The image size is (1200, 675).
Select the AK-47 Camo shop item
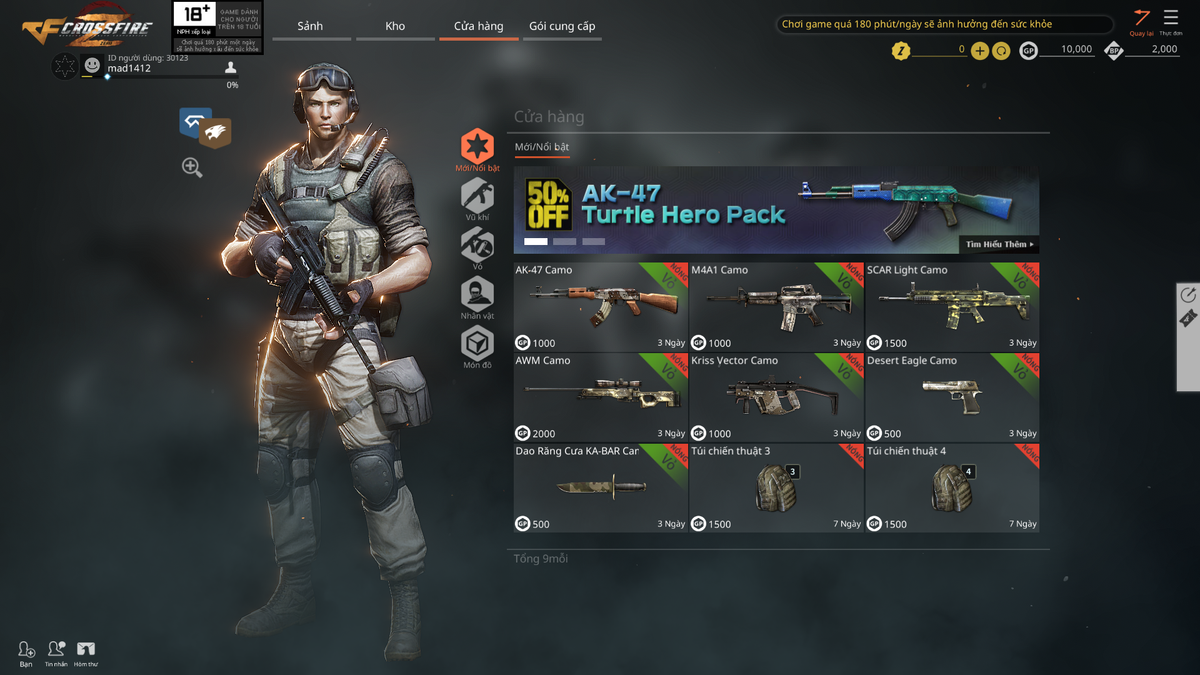click(x=600, y=306)
